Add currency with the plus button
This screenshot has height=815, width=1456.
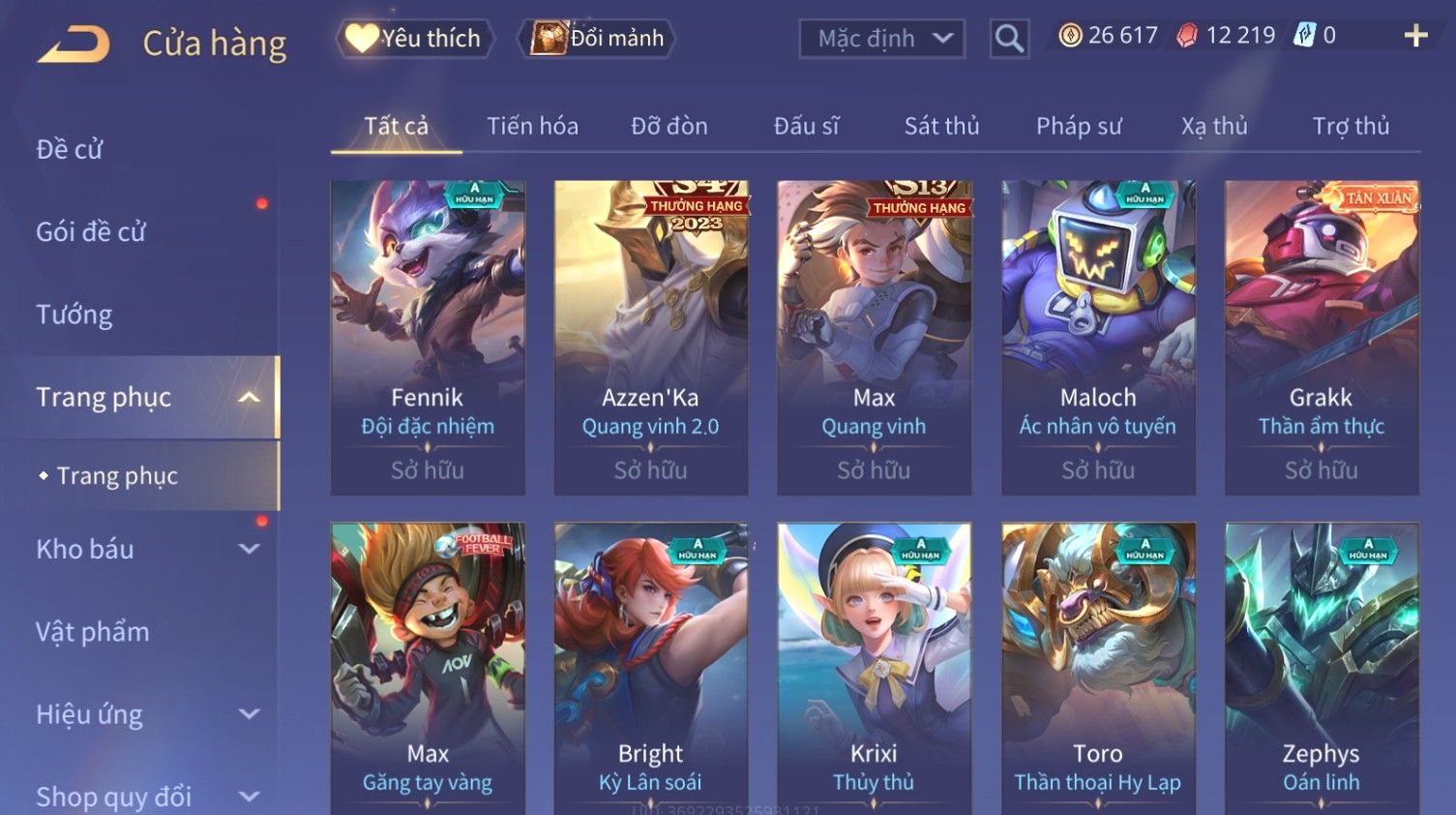pos(1415,36)
